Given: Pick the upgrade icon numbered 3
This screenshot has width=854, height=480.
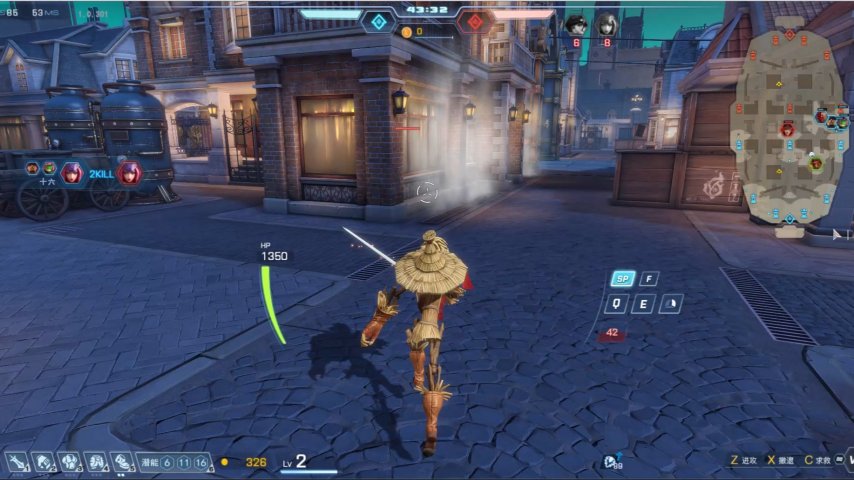Looking at the screenshot, I should click(x=70, y=462).
